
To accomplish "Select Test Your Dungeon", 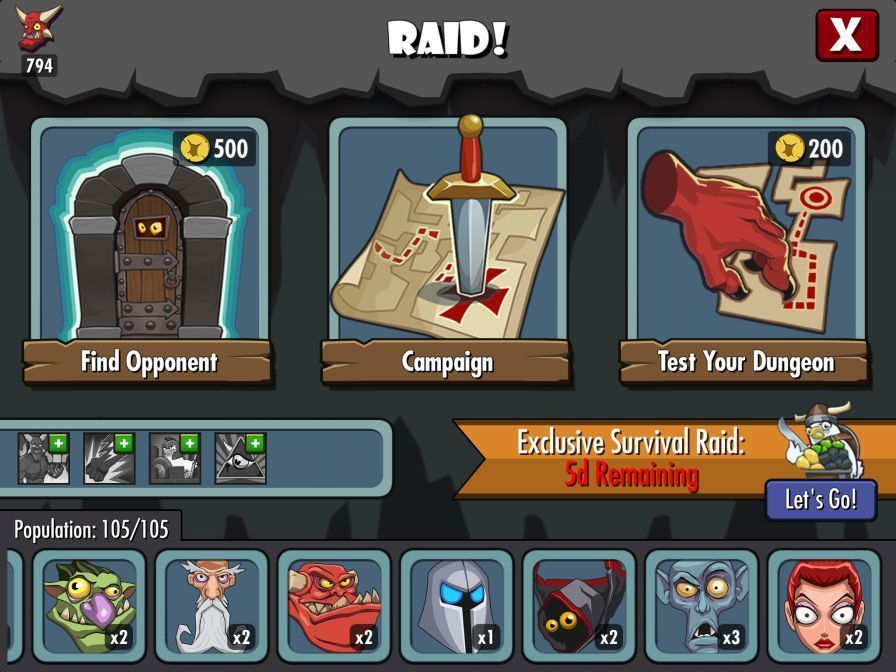I will 745,250.
